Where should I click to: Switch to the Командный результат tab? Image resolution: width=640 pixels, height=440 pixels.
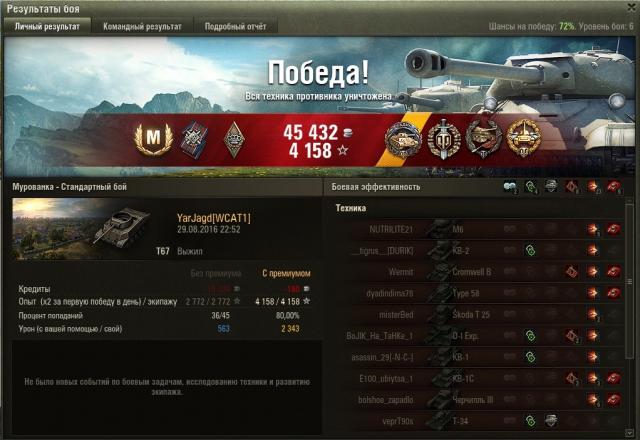pos(142,27)
